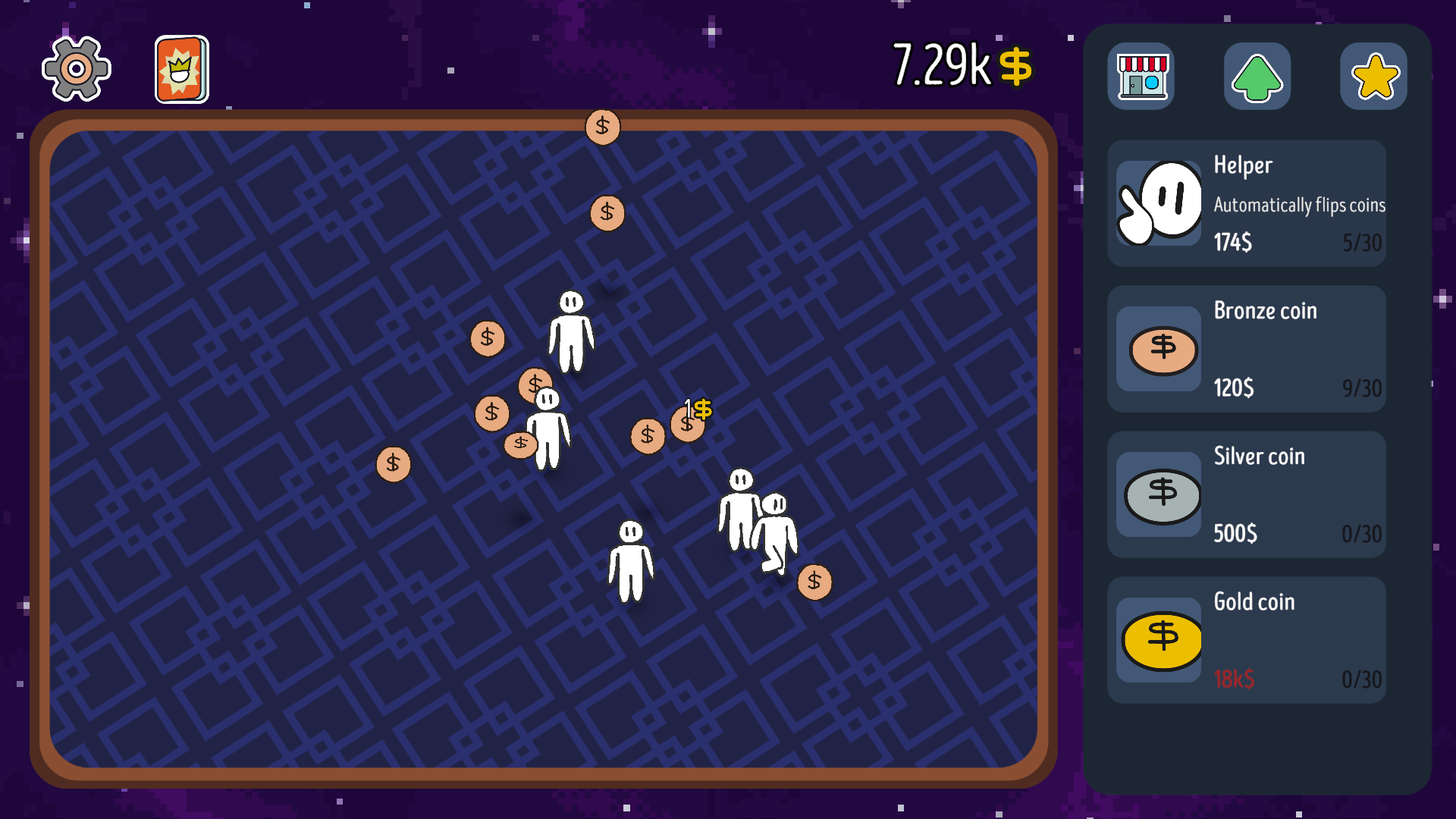Select the green upgrade arrow tab
This screenshot has height=819, width=1456.
(1257, 77)
